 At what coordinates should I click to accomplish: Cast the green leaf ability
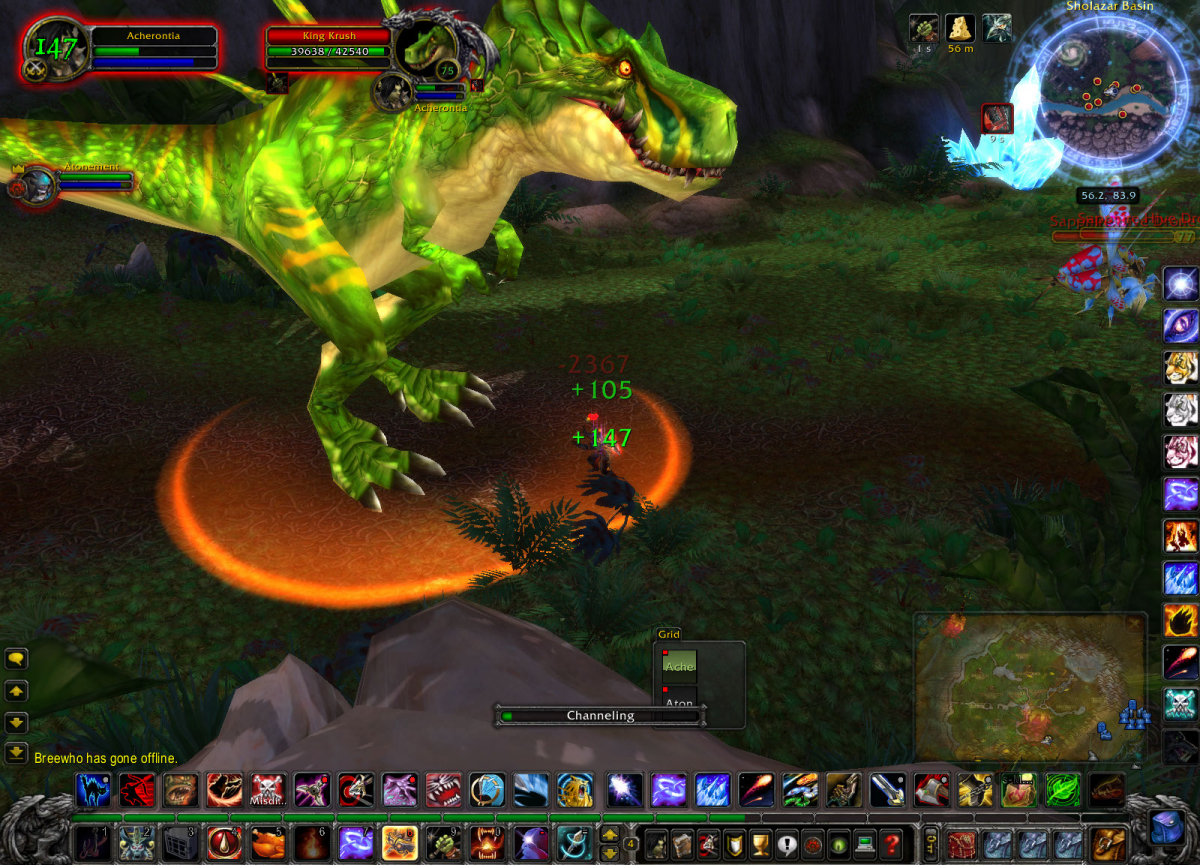click(1060, 790)
